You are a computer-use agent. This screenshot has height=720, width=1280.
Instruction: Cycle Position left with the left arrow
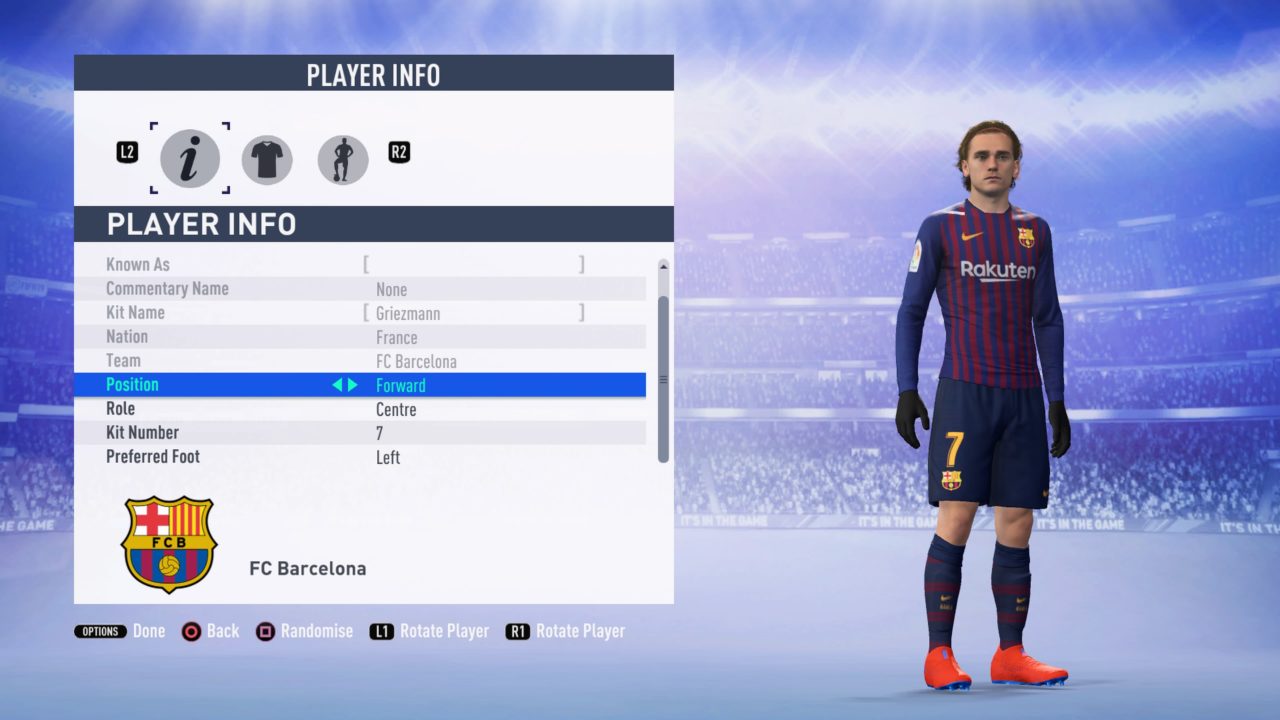[338, 384]
